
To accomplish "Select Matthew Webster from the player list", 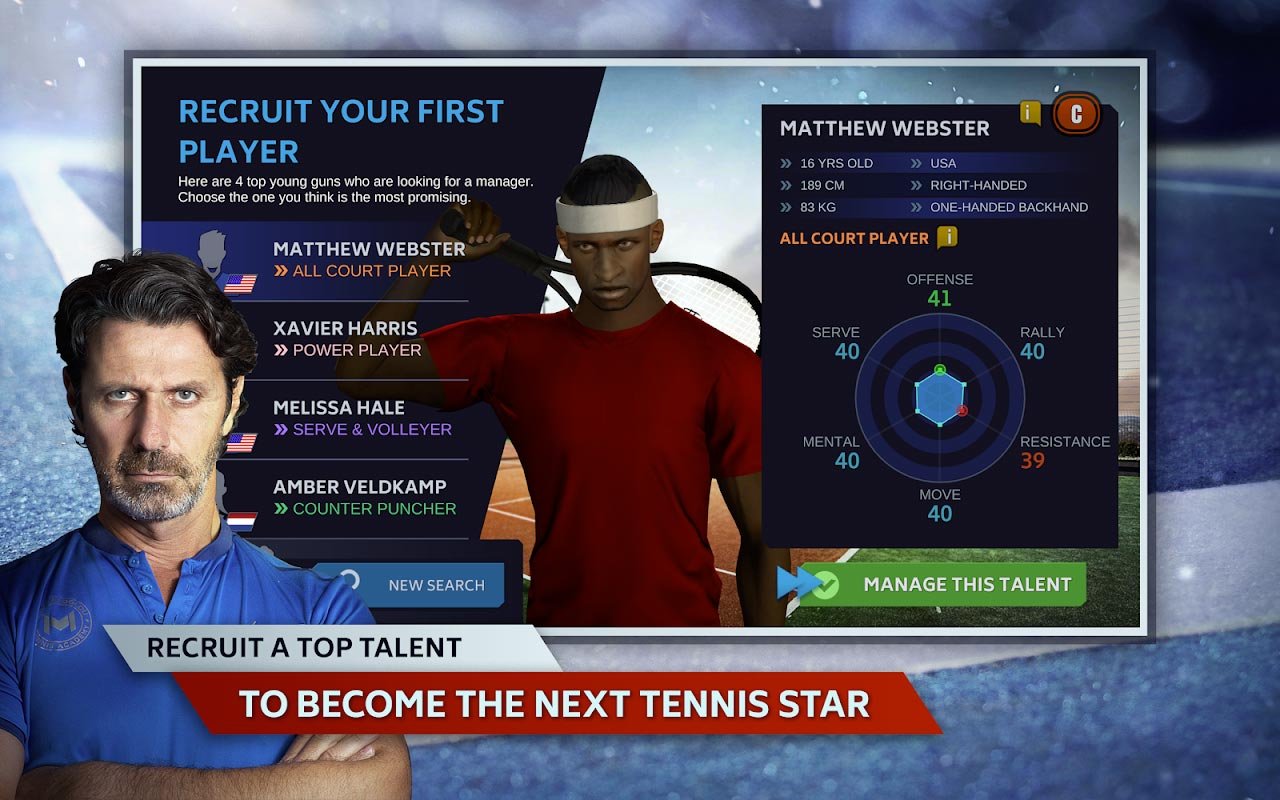I will pyautogui.click(x=368, y=259).
